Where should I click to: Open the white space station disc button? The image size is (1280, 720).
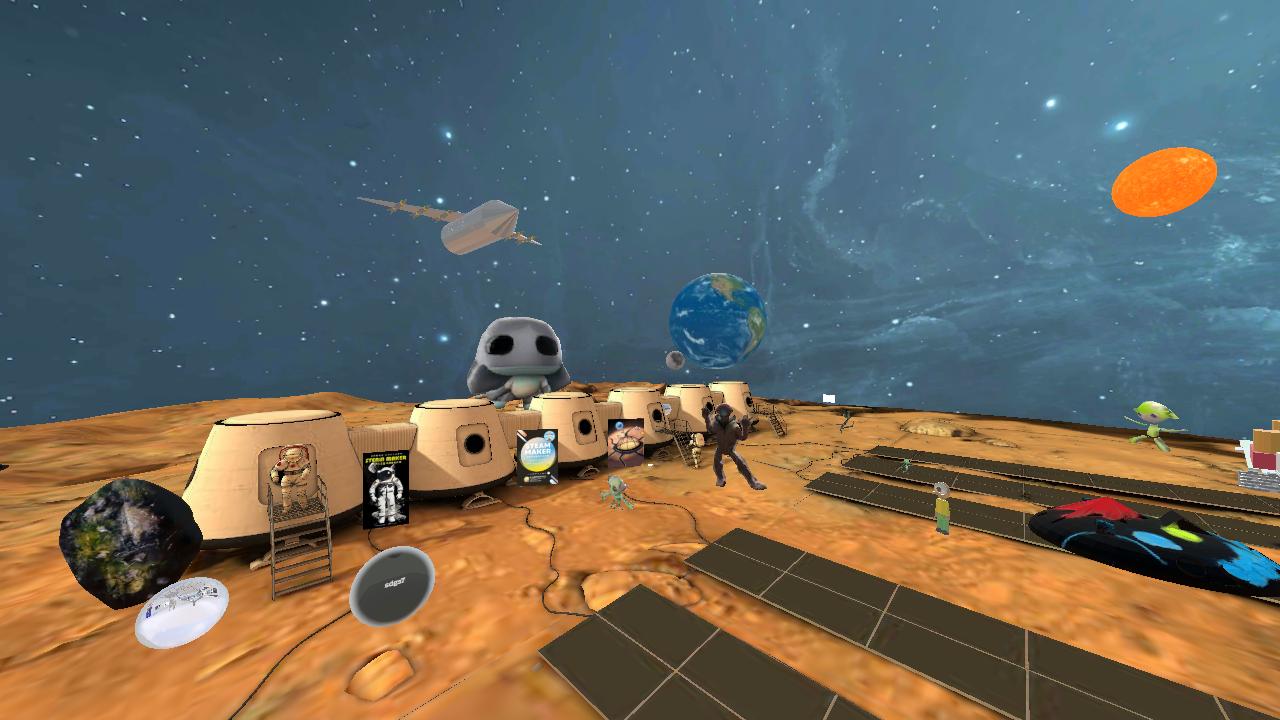[182, 611]
